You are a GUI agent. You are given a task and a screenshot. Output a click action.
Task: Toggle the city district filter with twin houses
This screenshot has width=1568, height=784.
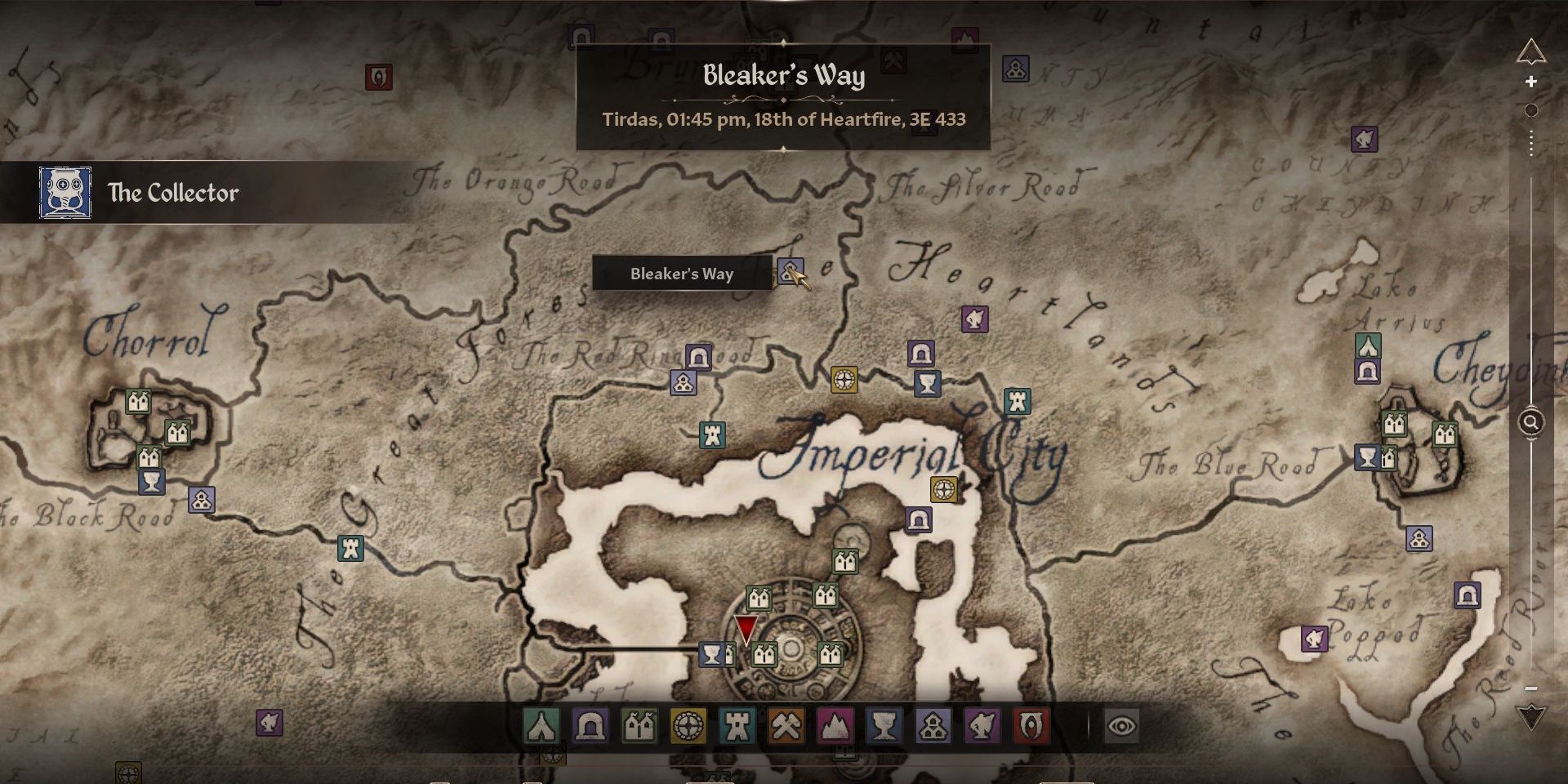click(x=639, y=725)
